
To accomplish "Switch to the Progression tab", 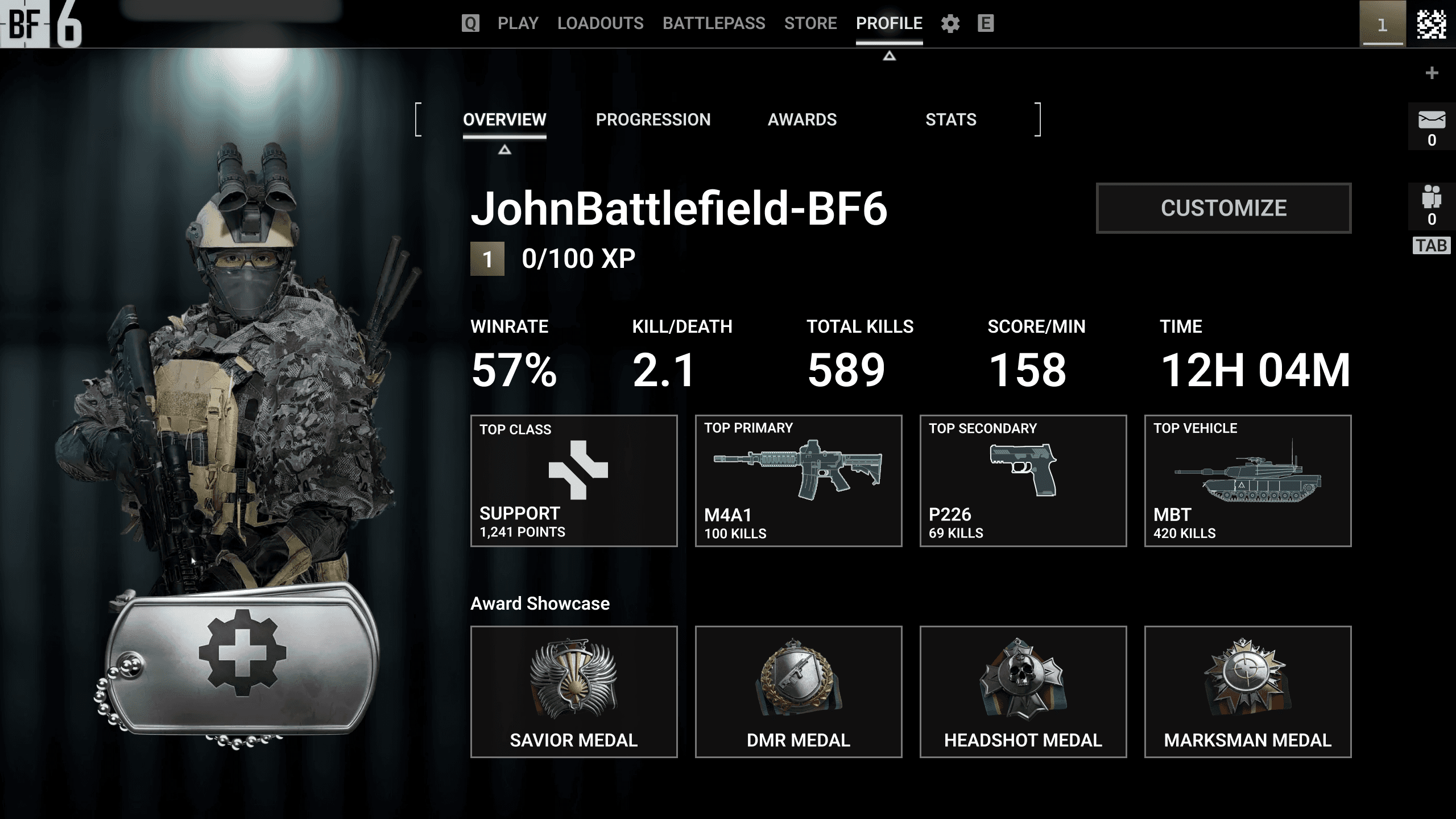I will point(653,119).
